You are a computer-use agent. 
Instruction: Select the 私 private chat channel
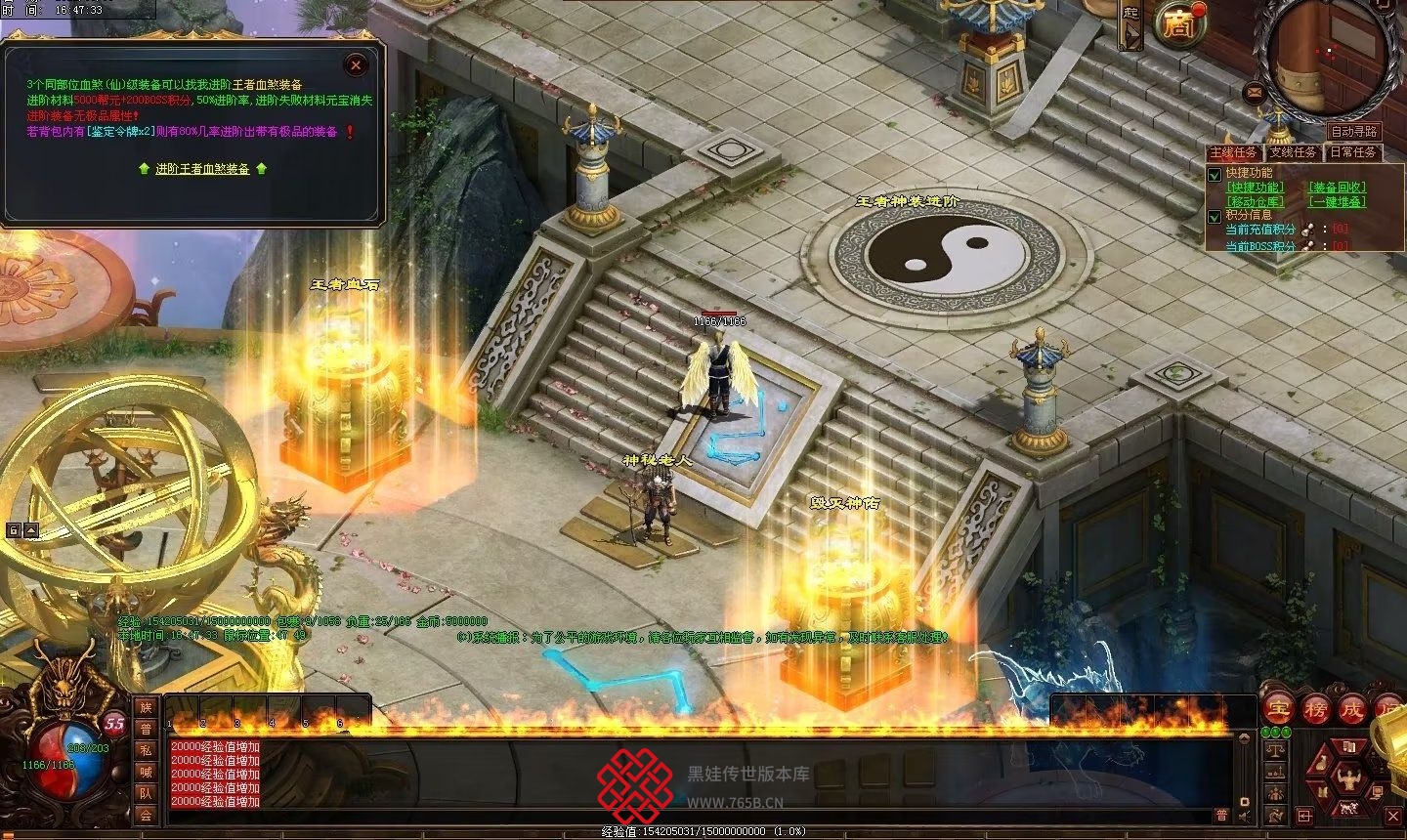[146, 751]
